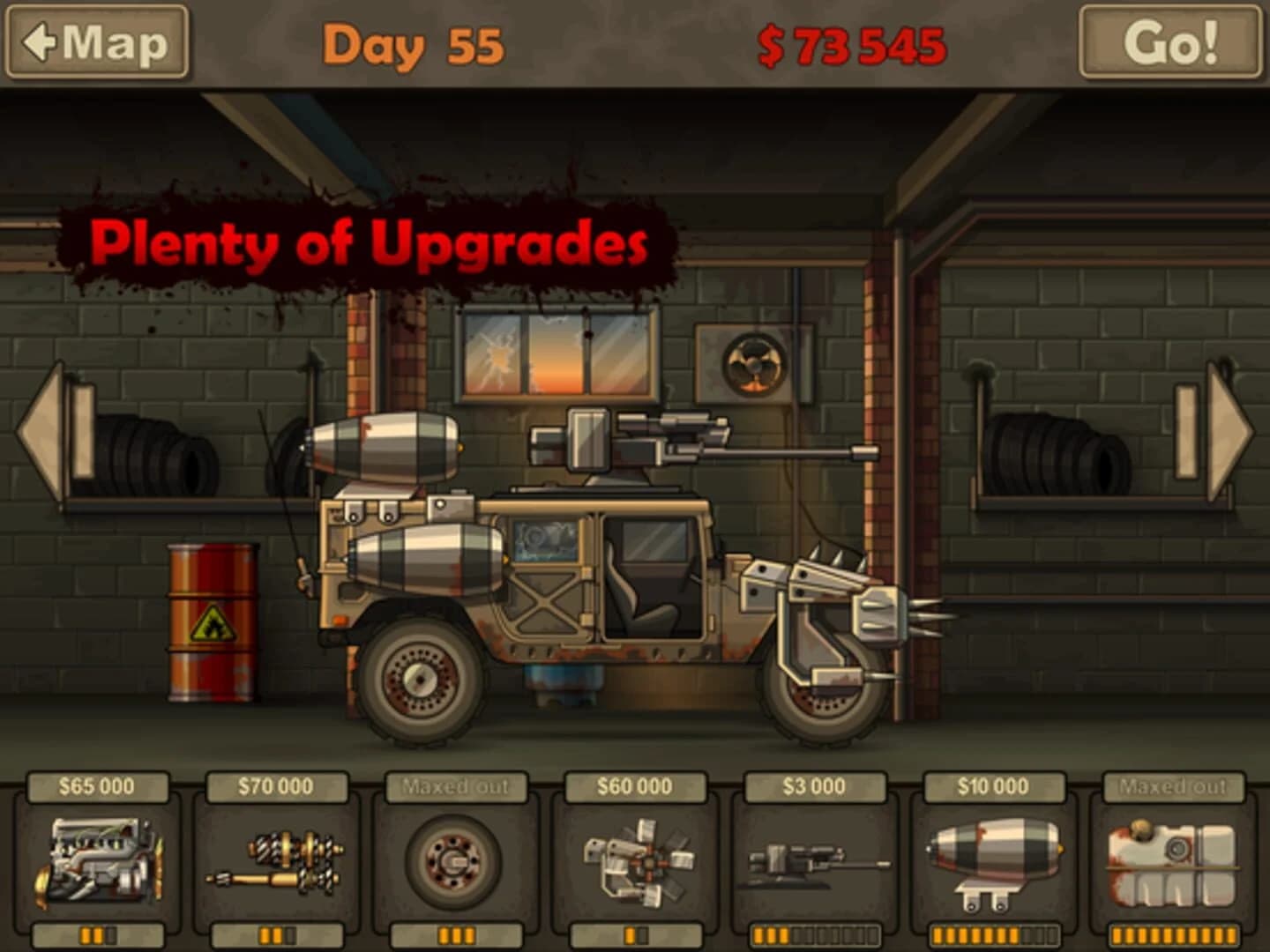
Task: Return to the map with the Map button
Action: tap(97, 41)
